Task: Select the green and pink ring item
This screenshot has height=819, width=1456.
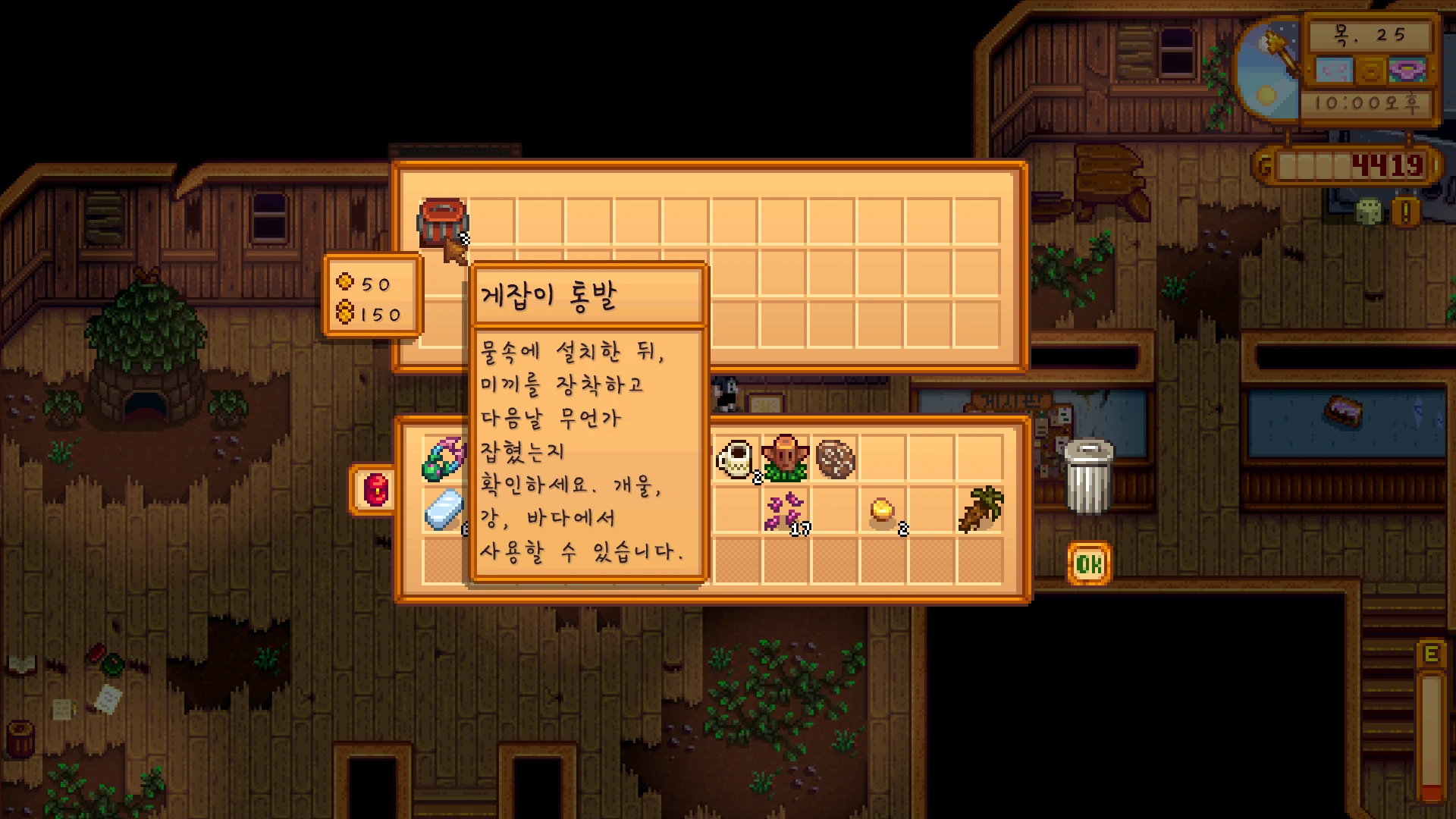Action: pos(444,458)
